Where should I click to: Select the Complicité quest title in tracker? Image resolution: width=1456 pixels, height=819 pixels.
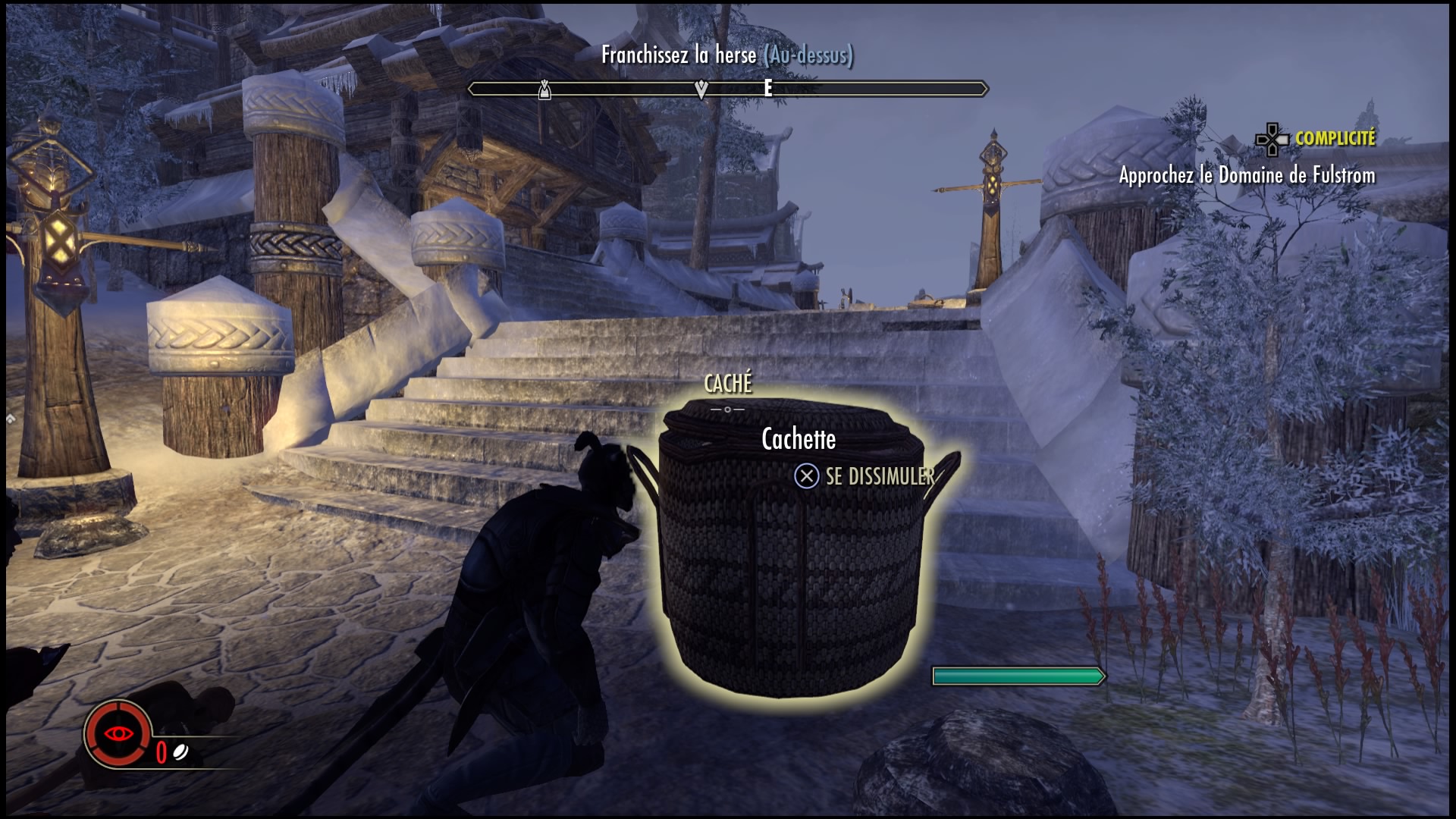click(x=1335, y=139)
